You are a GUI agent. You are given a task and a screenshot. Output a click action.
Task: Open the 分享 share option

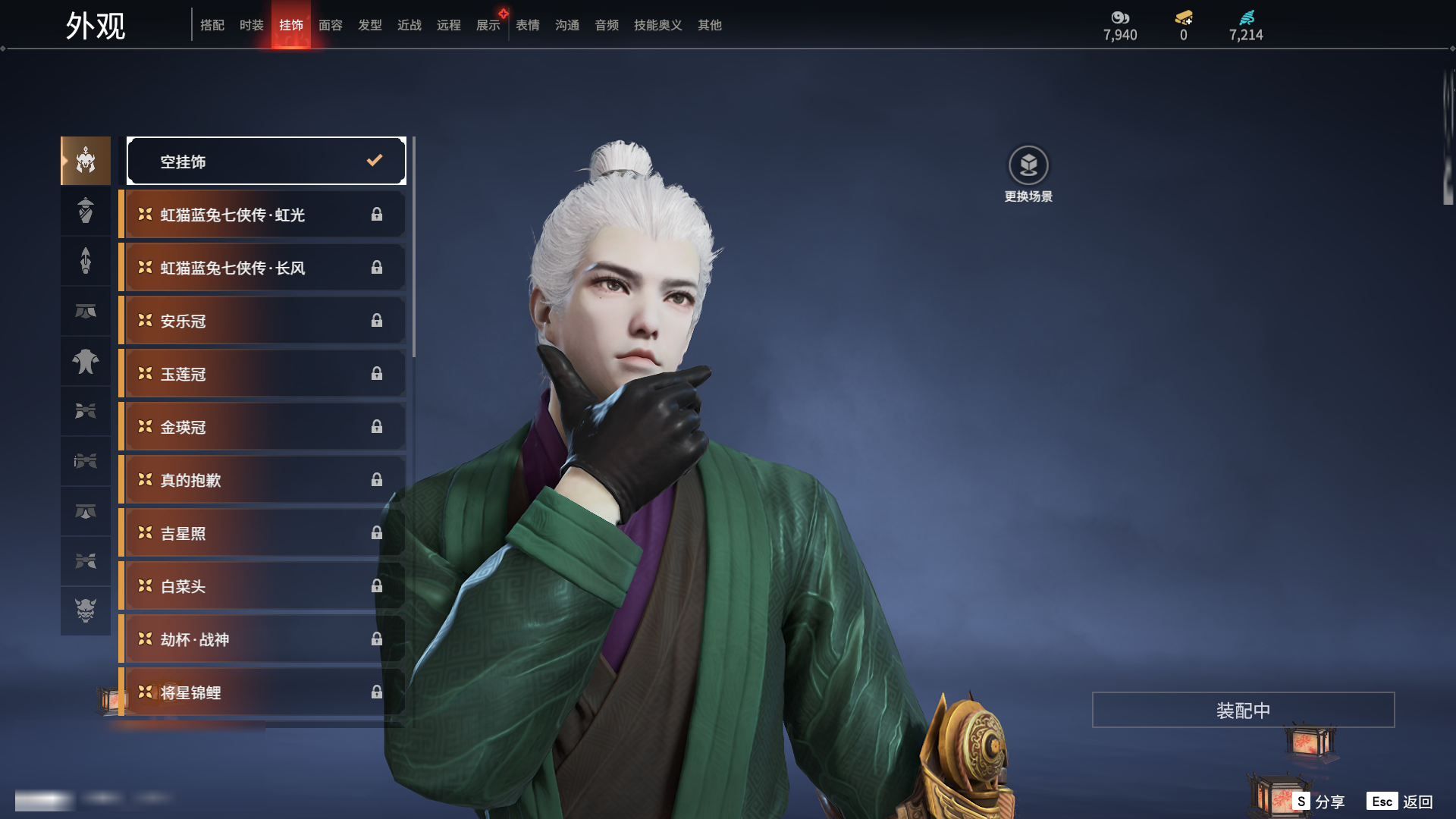click(x=1319, y=802)
